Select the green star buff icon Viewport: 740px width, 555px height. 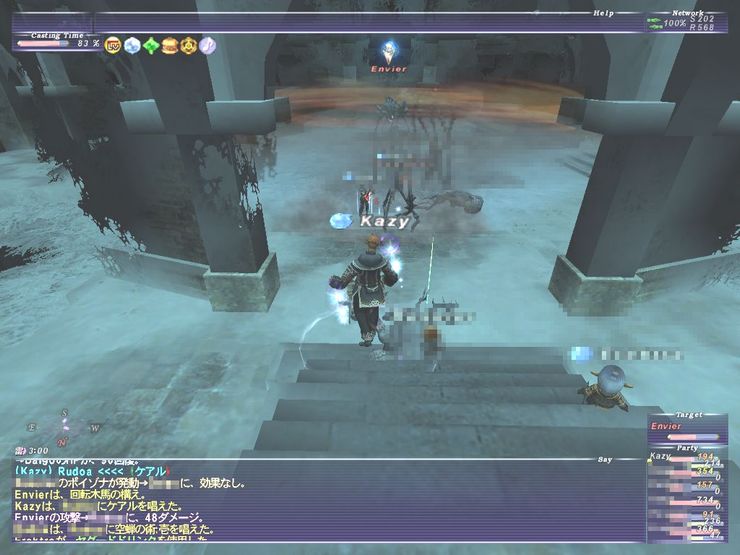(151, 45)
